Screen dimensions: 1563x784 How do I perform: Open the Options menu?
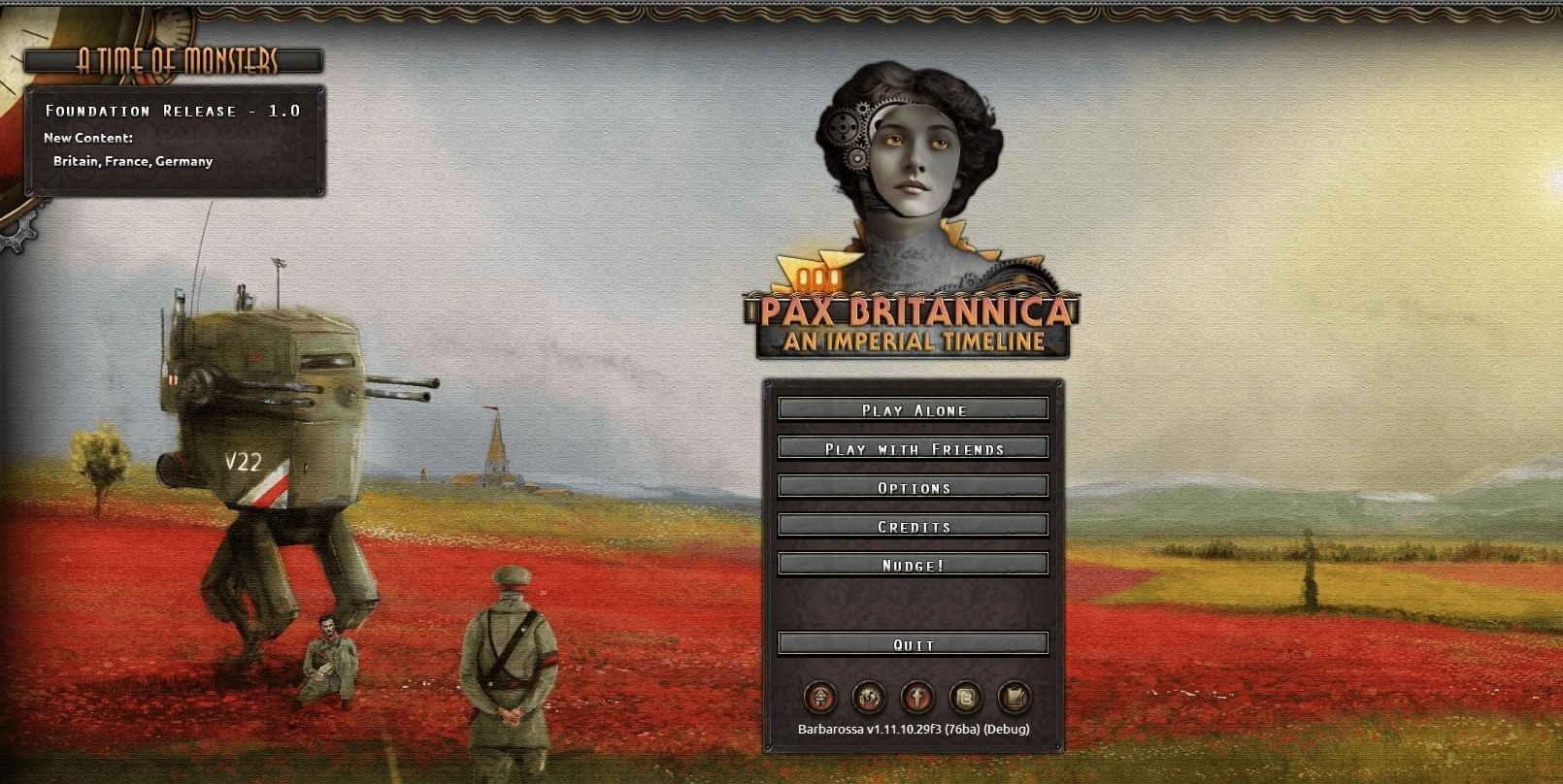914,486
